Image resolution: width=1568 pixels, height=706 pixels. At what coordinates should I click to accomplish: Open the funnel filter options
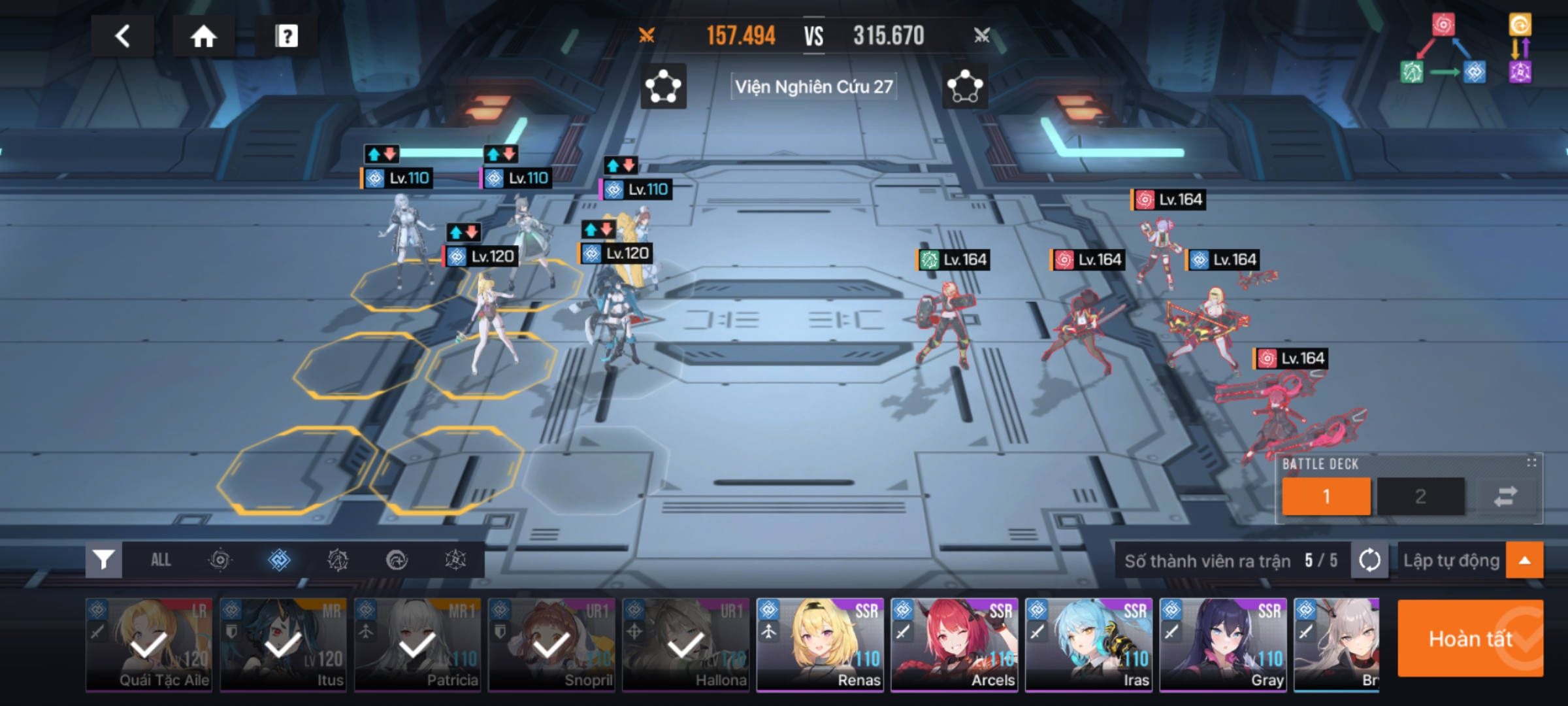104,560
